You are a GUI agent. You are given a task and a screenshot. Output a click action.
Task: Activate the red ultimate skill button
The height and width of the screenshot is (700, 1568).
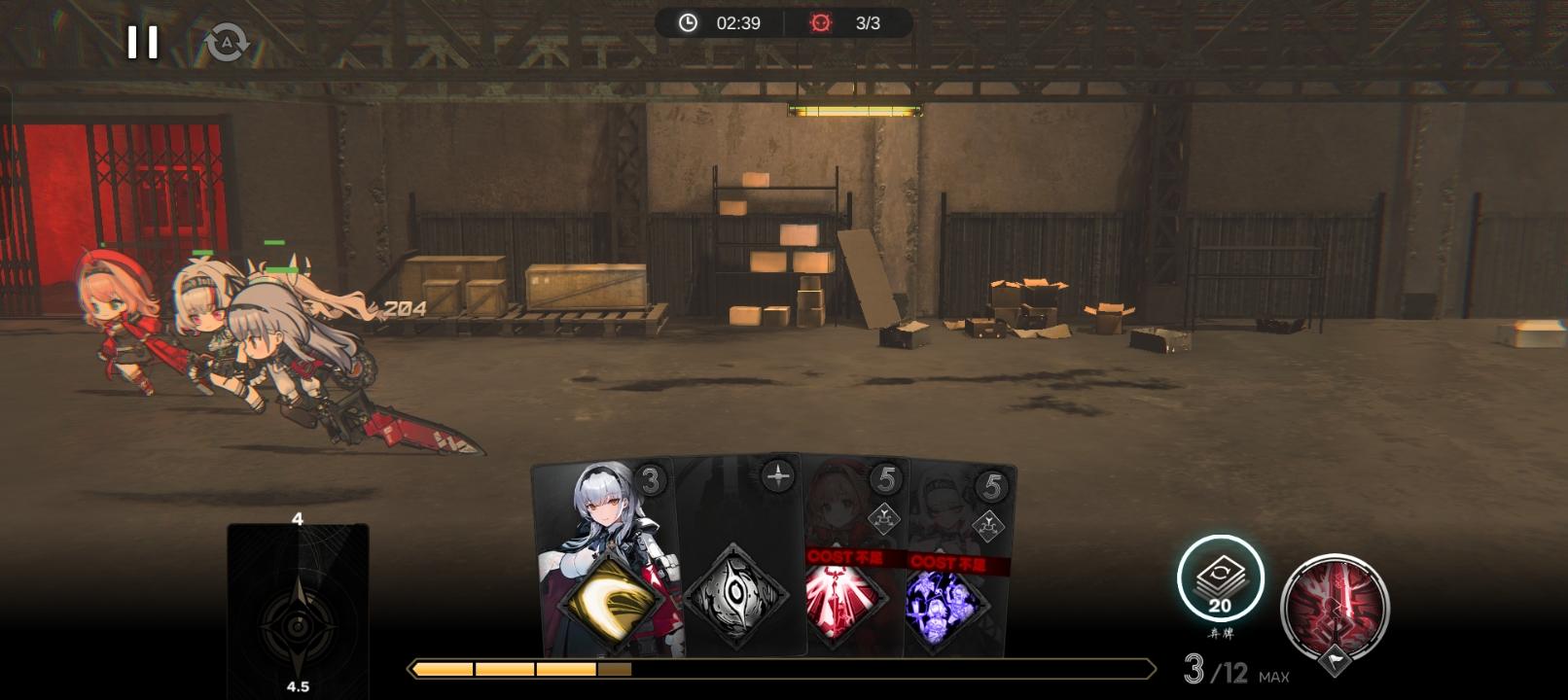(x=1336, y=608)
